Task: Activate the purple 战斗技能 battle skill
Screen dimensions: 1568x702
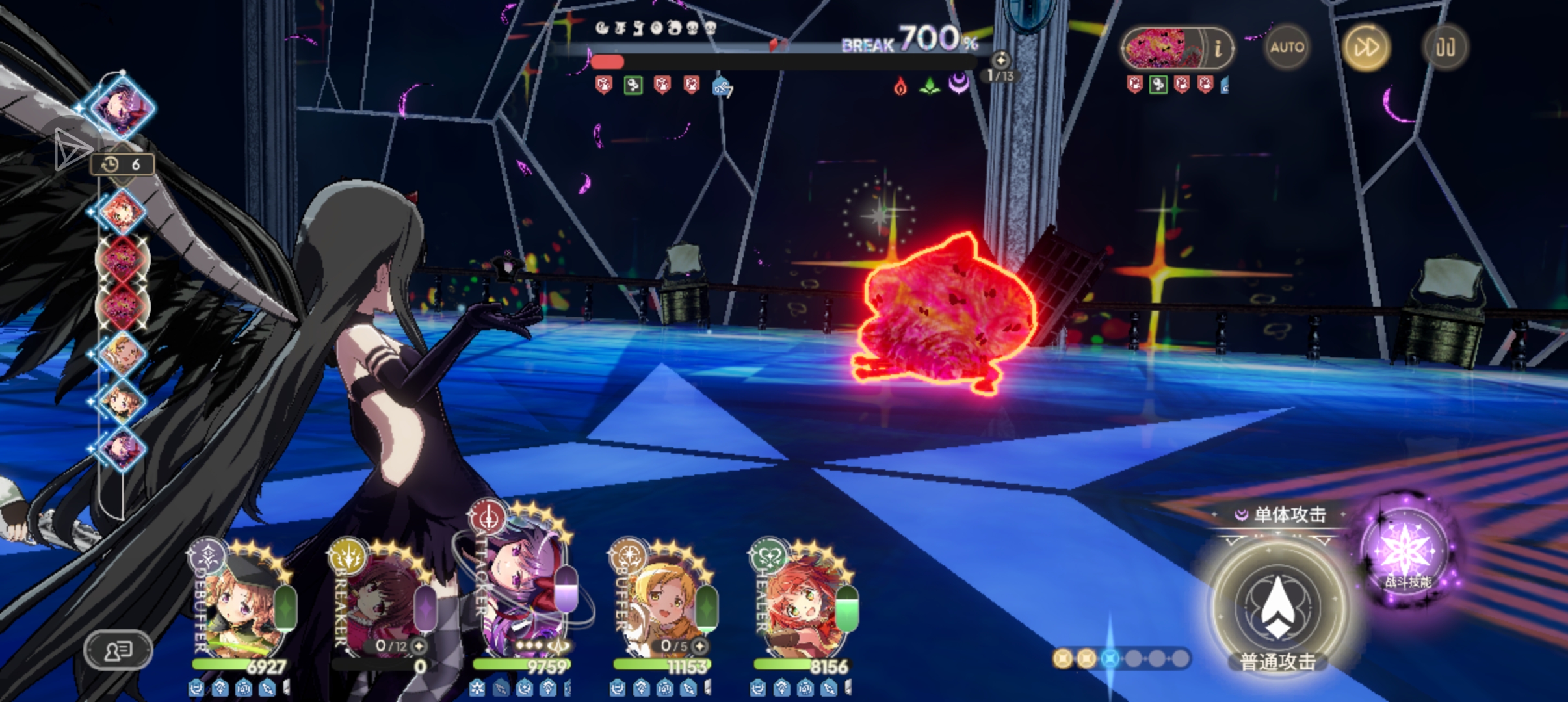Action: pyautogui.click(x=1405, y=554)
